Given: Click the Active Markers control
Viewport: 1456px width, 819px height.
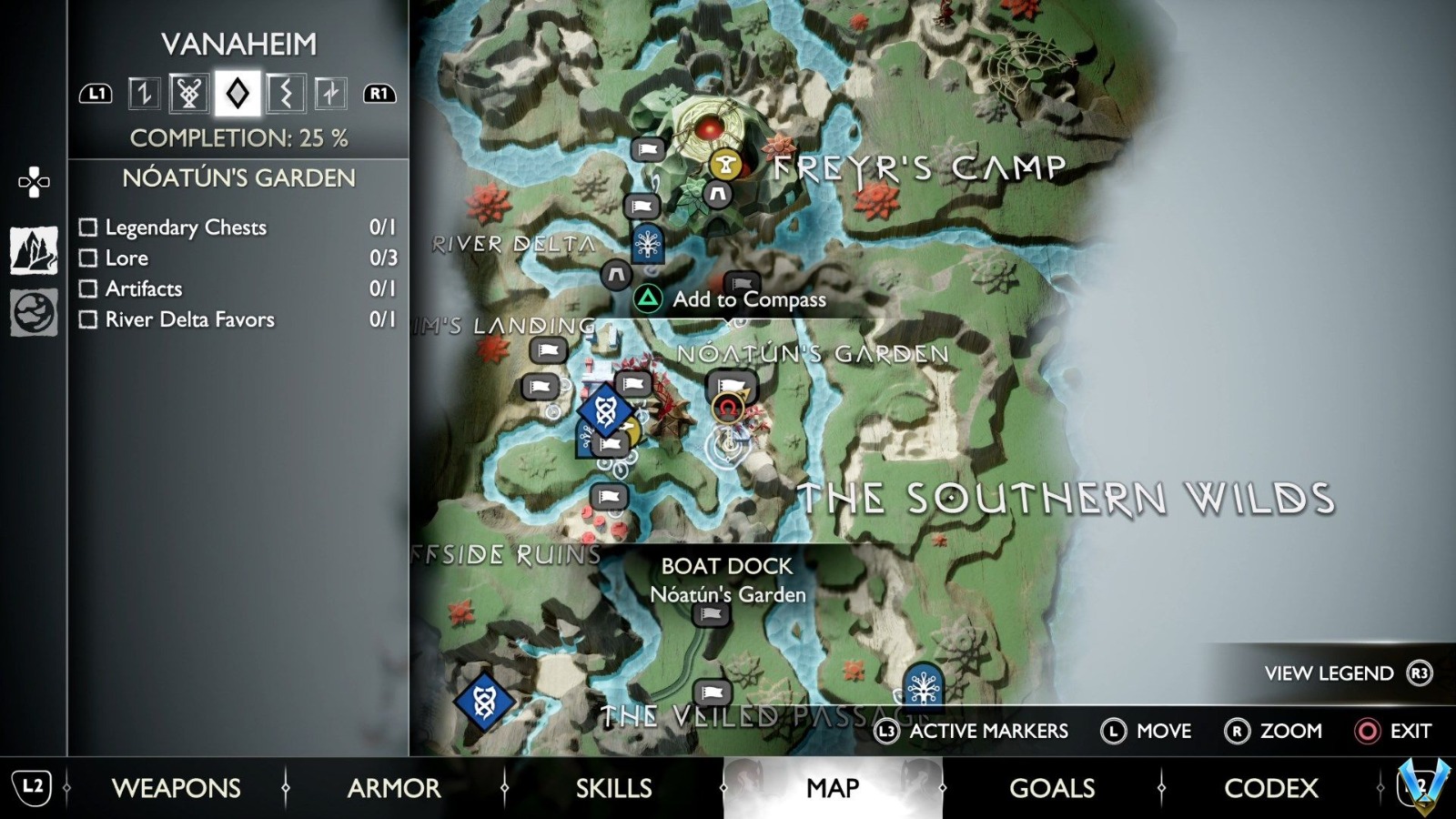Looking at the screenshot, I should (x=972, y=731).
